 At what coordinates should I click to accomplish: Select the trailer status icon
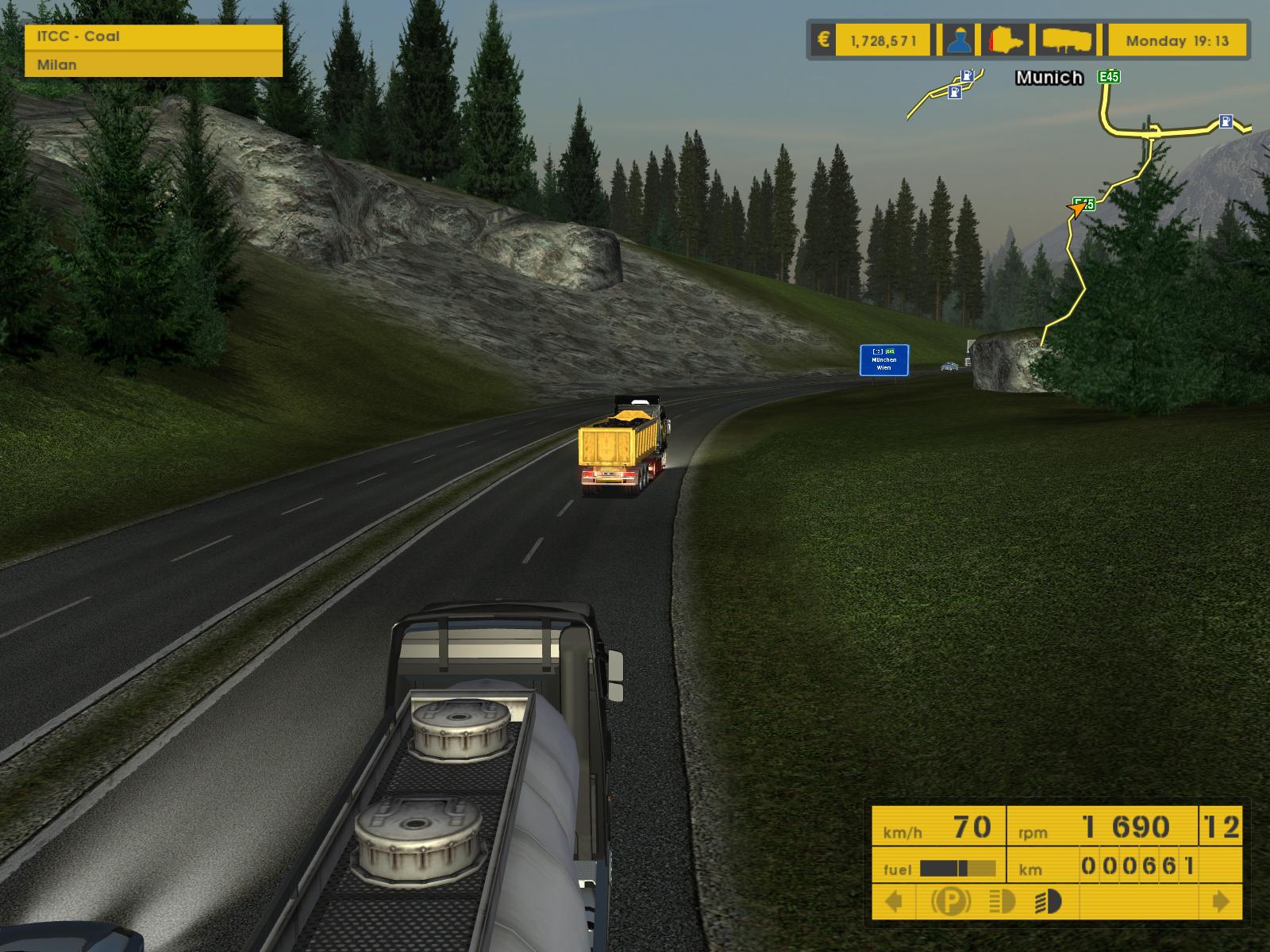point(1067,40)
